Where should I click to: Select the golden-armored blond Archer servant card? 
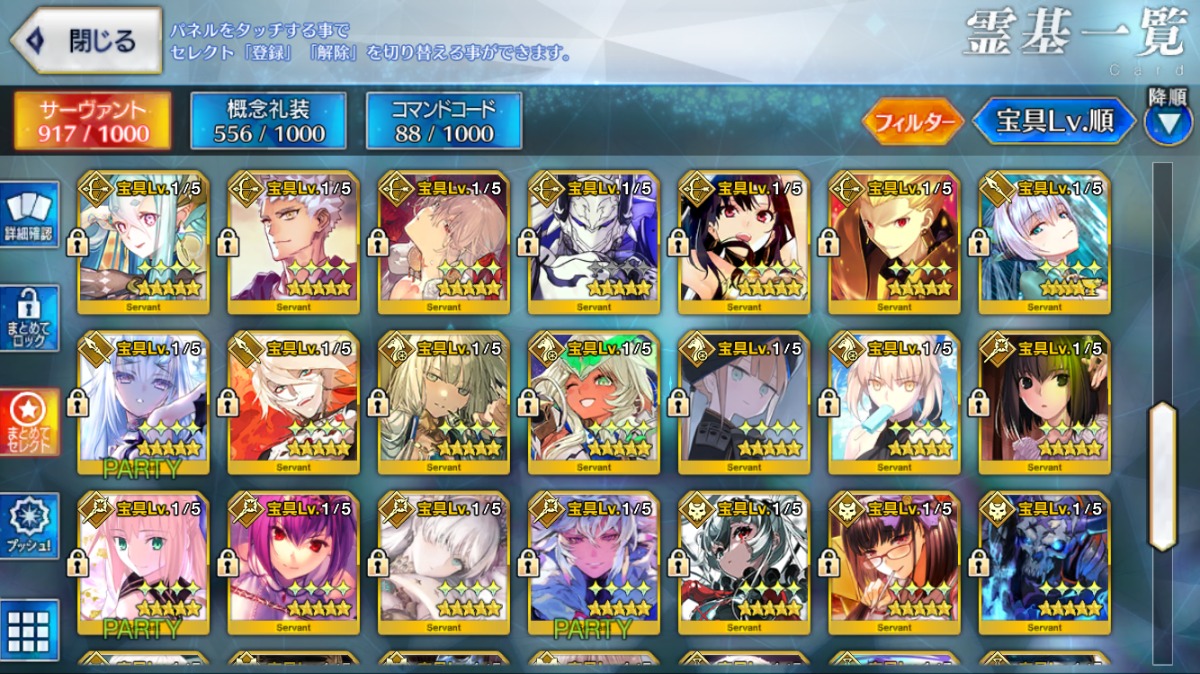tap(894, 240)
